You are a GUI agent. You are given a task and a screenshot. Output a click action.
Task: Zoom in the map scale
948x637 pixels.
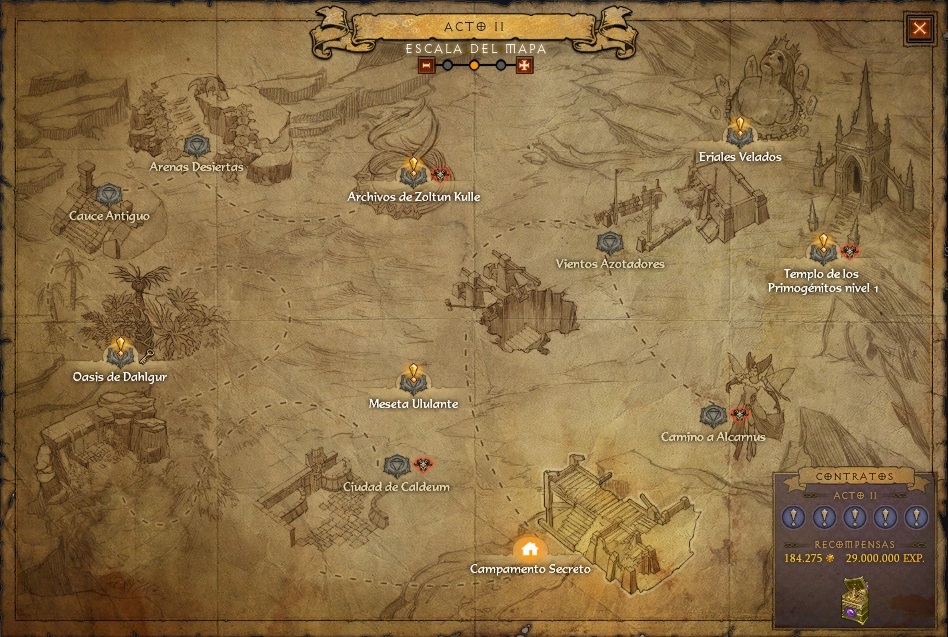(x=524, y=66)
